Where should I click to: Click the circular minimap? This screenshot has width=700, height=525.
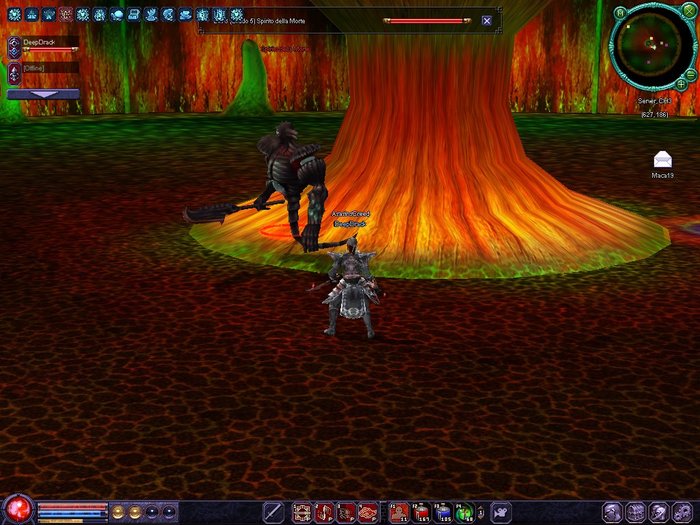[x=651, y=45]
